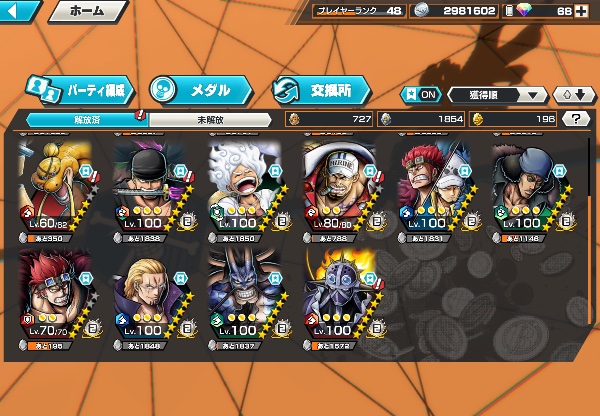Switch to the 解放済 tab
Viewport: 600px width, 416px height.
click(83, 119)
